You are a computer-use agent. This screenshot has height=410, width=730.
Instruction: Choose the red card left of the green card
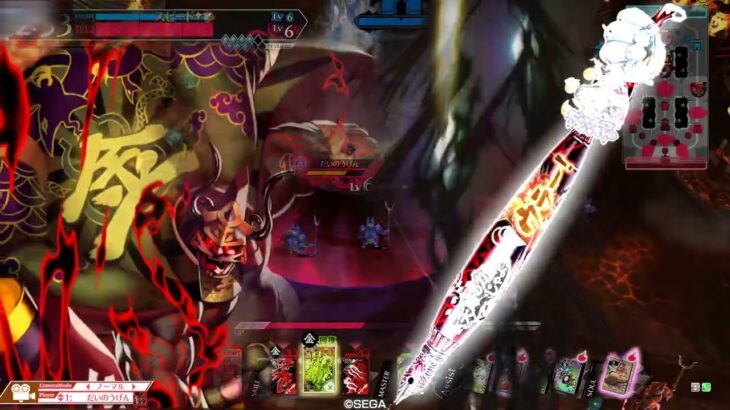click(284, 372)
